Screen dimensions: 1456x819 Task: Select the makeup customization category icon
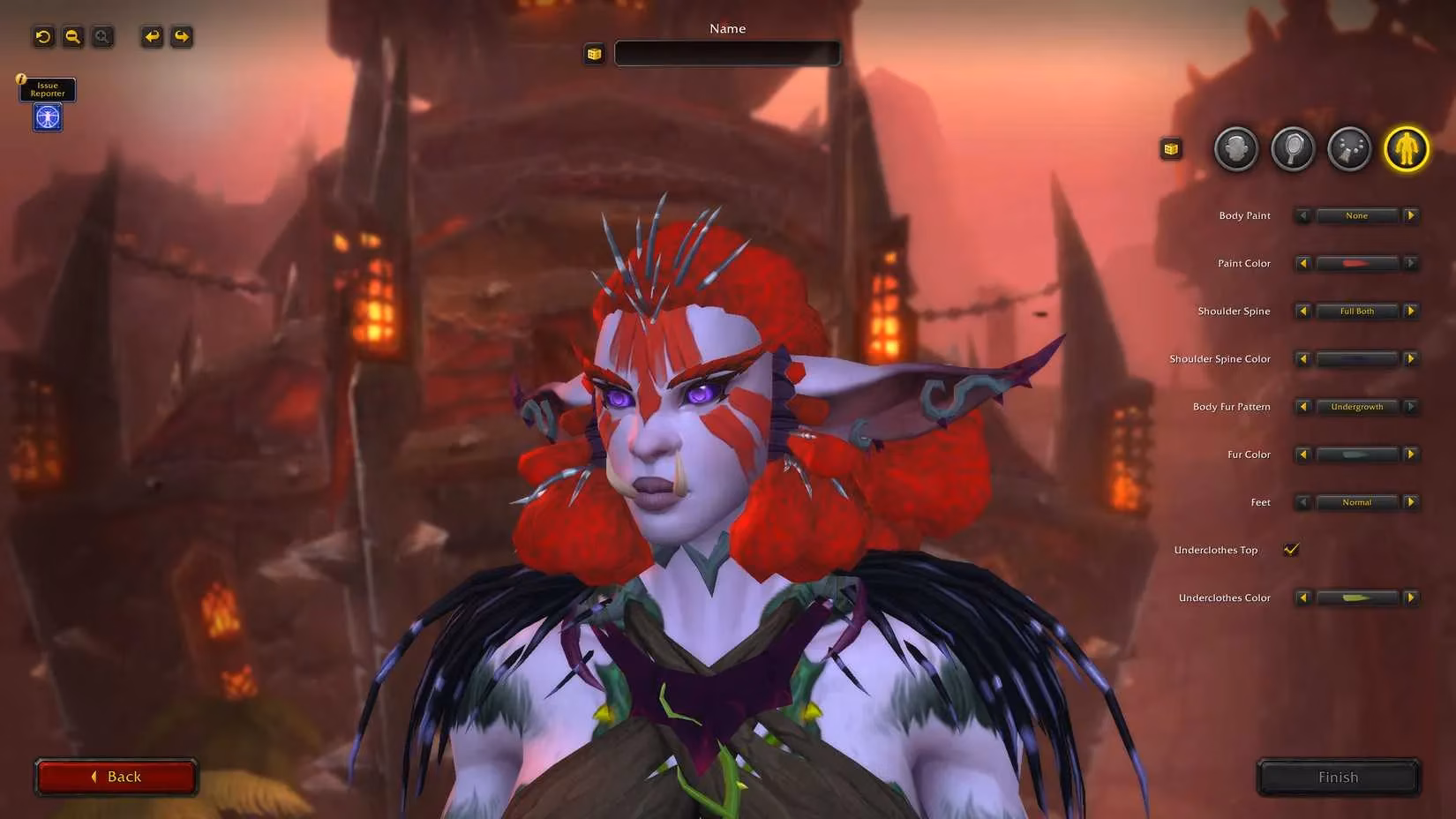coord(1349,149)
